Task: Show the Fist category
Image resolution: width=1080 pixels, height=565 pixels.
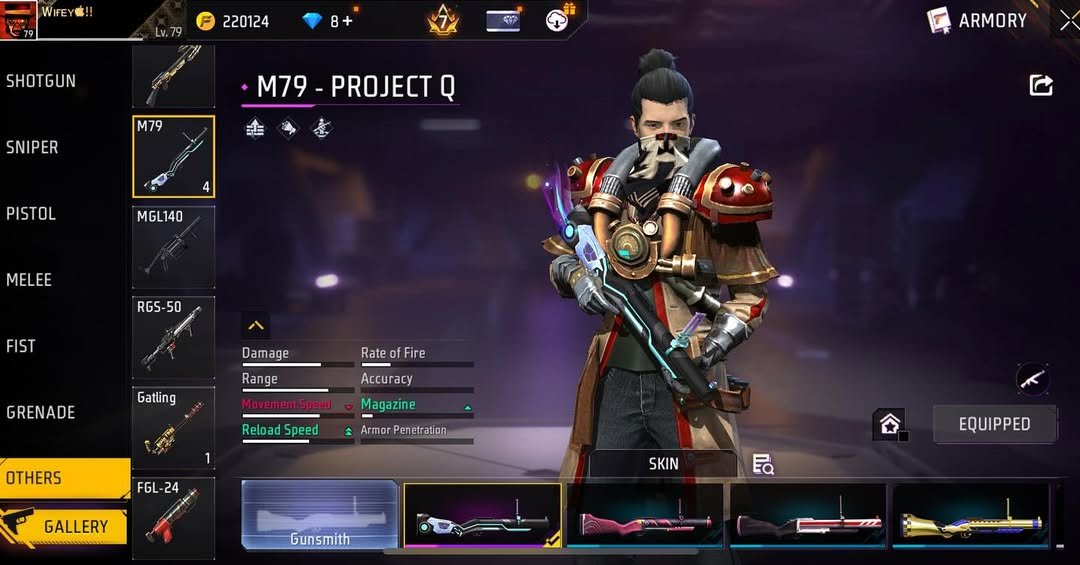Action: [x=21, y=346]
